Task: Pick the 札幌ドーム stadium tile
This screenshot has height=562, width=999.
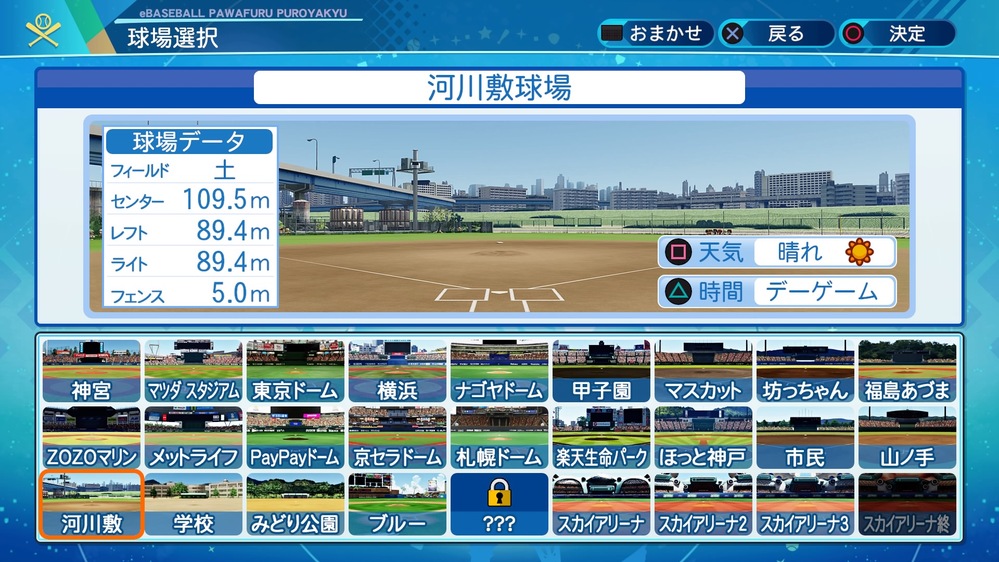Action: point(499,438)
